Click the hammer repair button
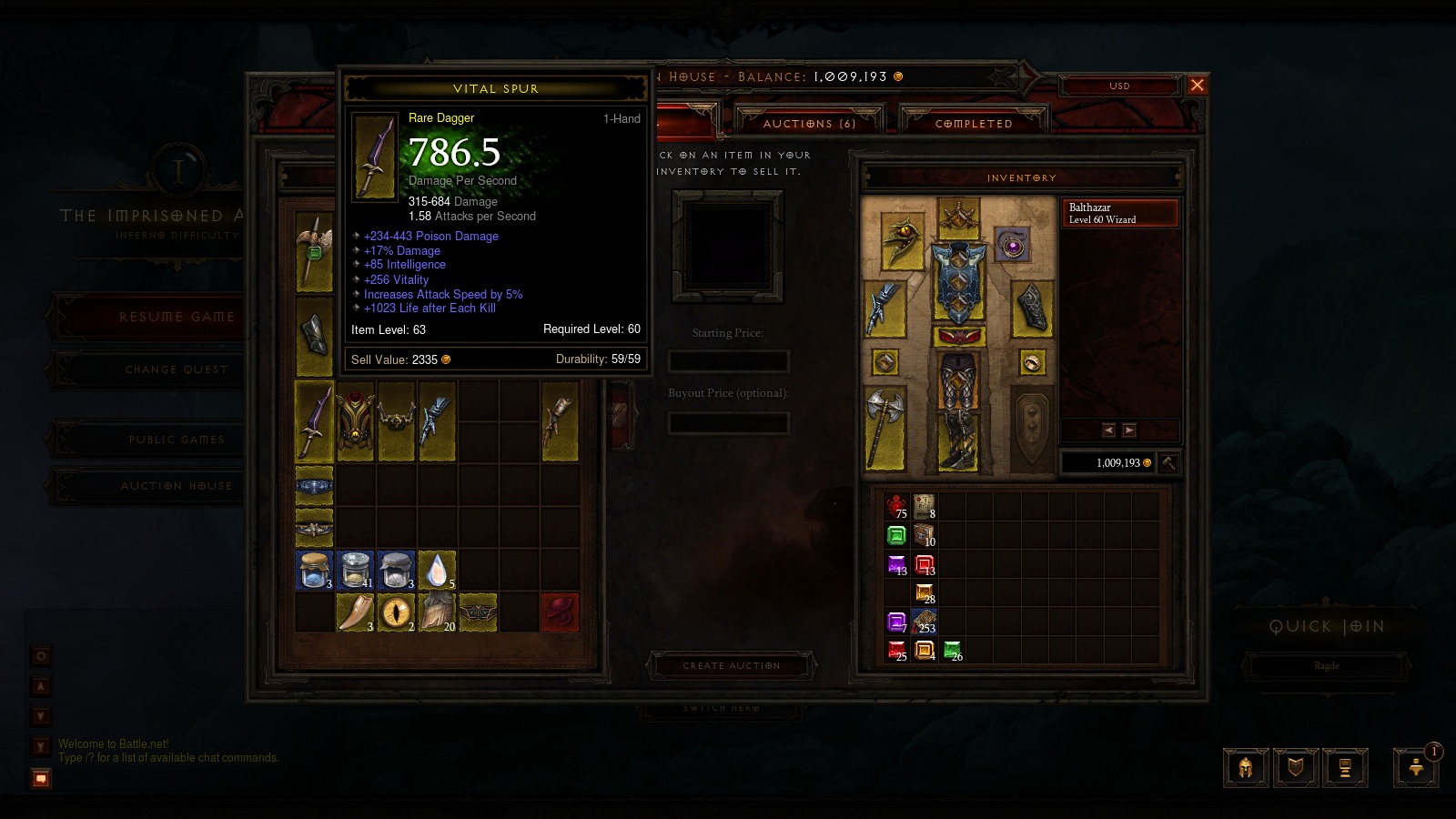 [1169, 462]
